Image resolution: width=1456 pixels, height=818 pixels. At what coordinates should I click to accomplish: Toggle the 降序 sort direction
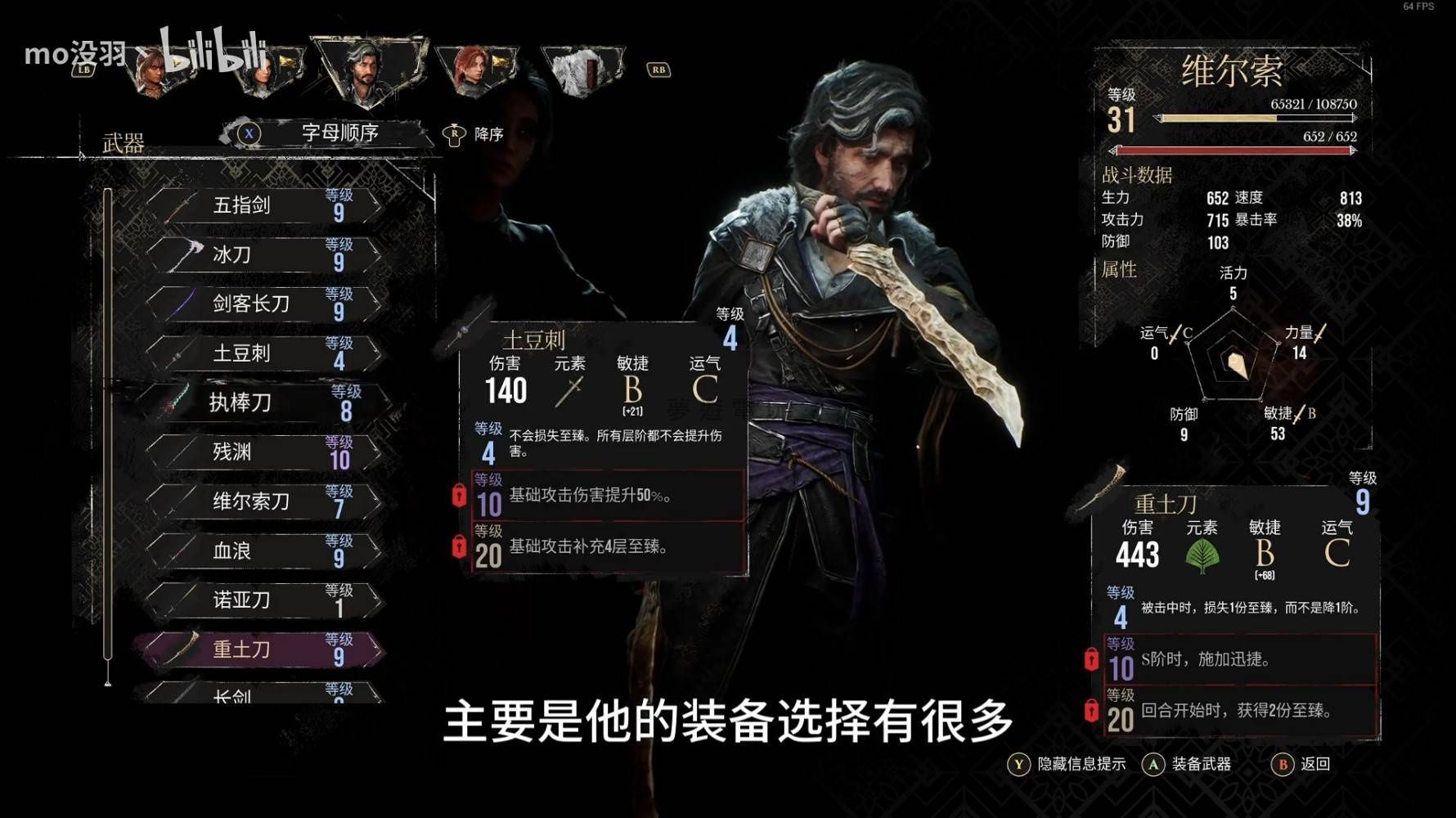click(x=474, y=134)
